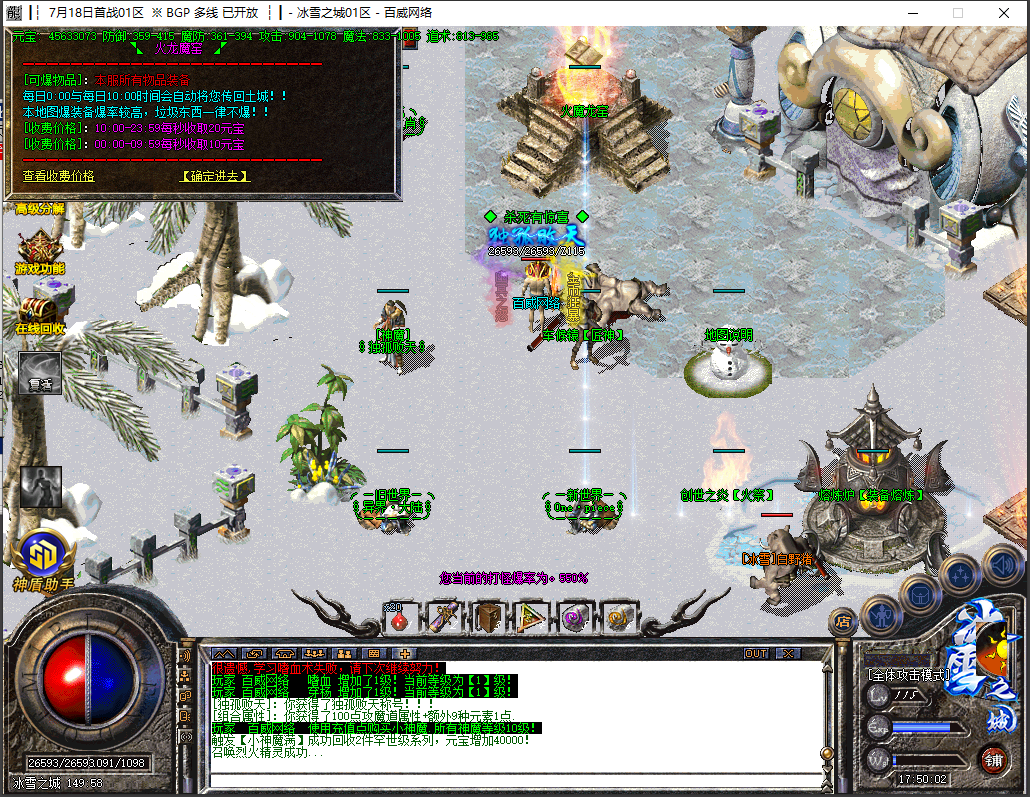This screenshot has width=1030, height=797.
Task: Open the 查看收费价格 link
Action: (x=59, y=176)
